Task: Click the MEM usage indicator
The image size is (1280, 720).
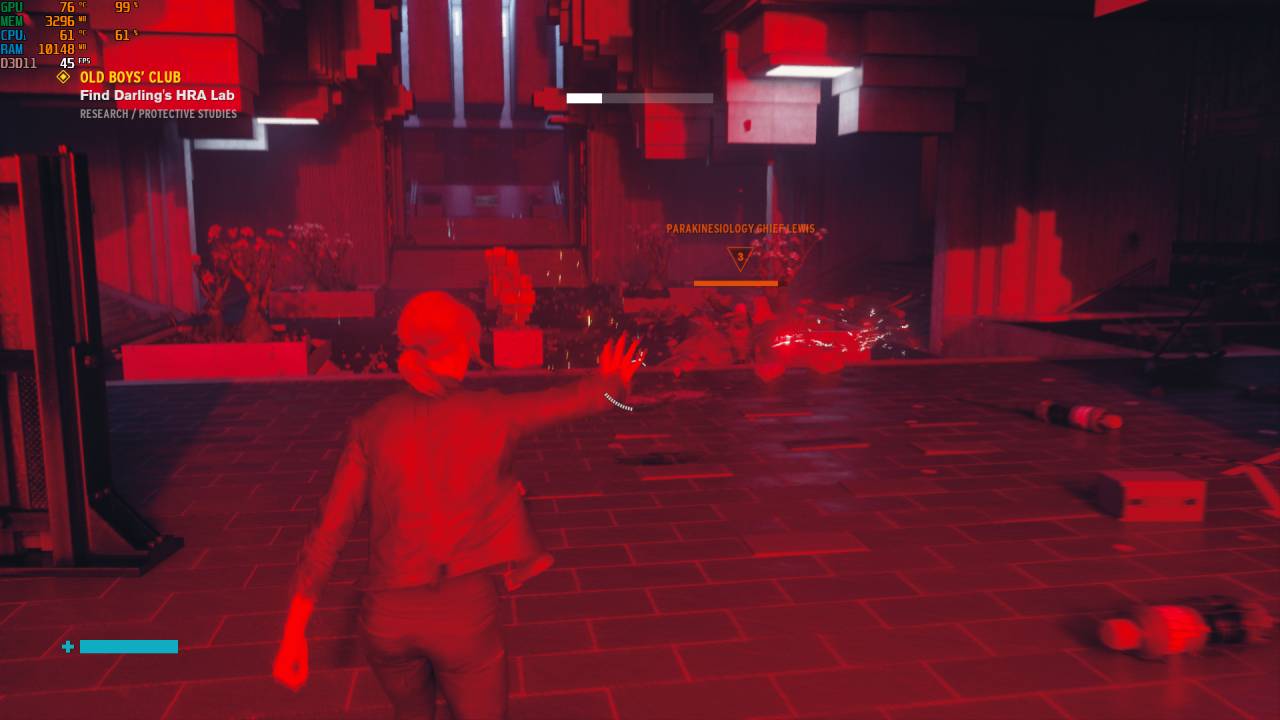Action: click(x=40, y=20)
